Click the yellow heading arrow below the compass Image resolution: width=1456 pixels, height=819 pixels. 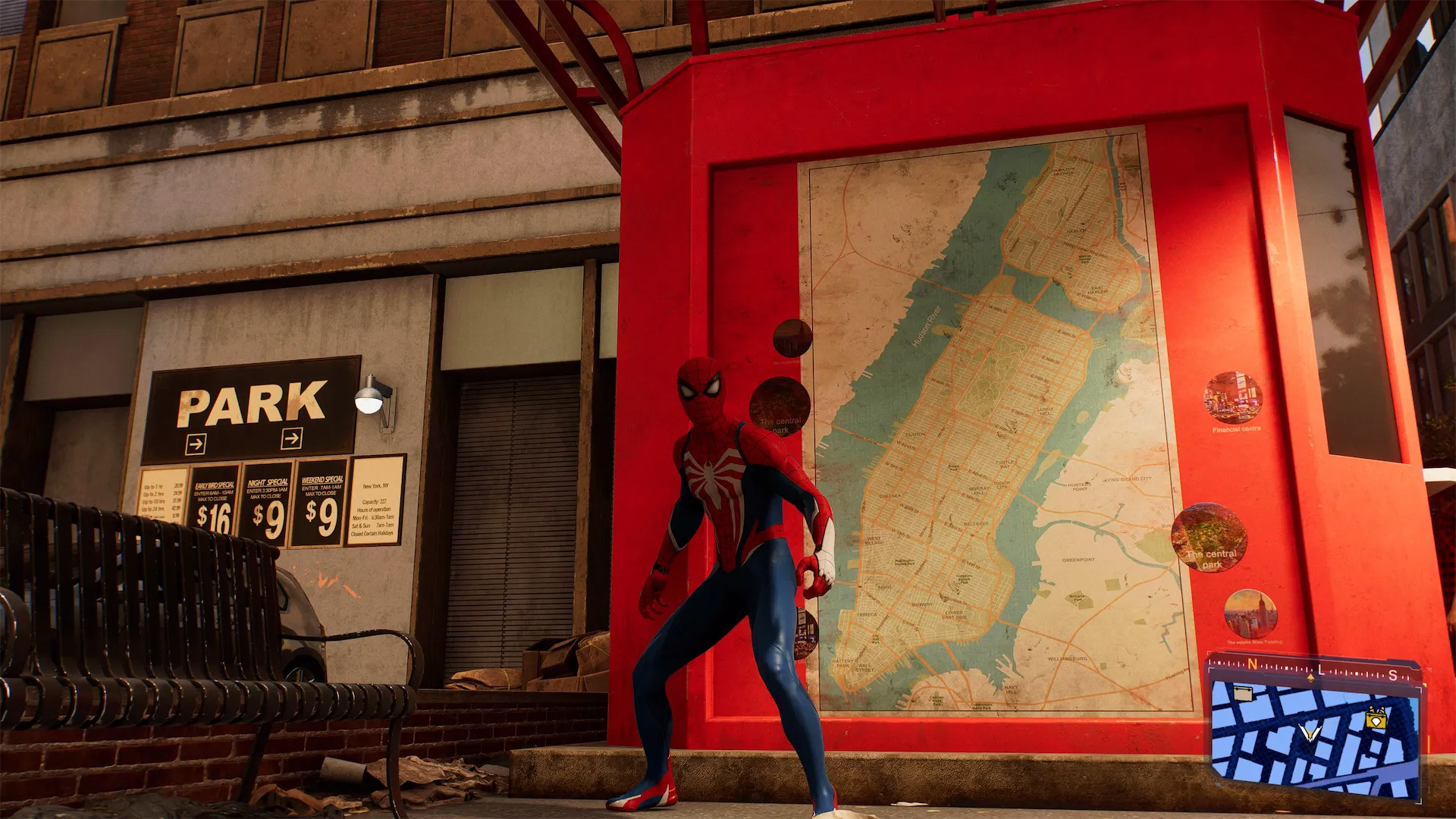click(x=1311, y=678)
